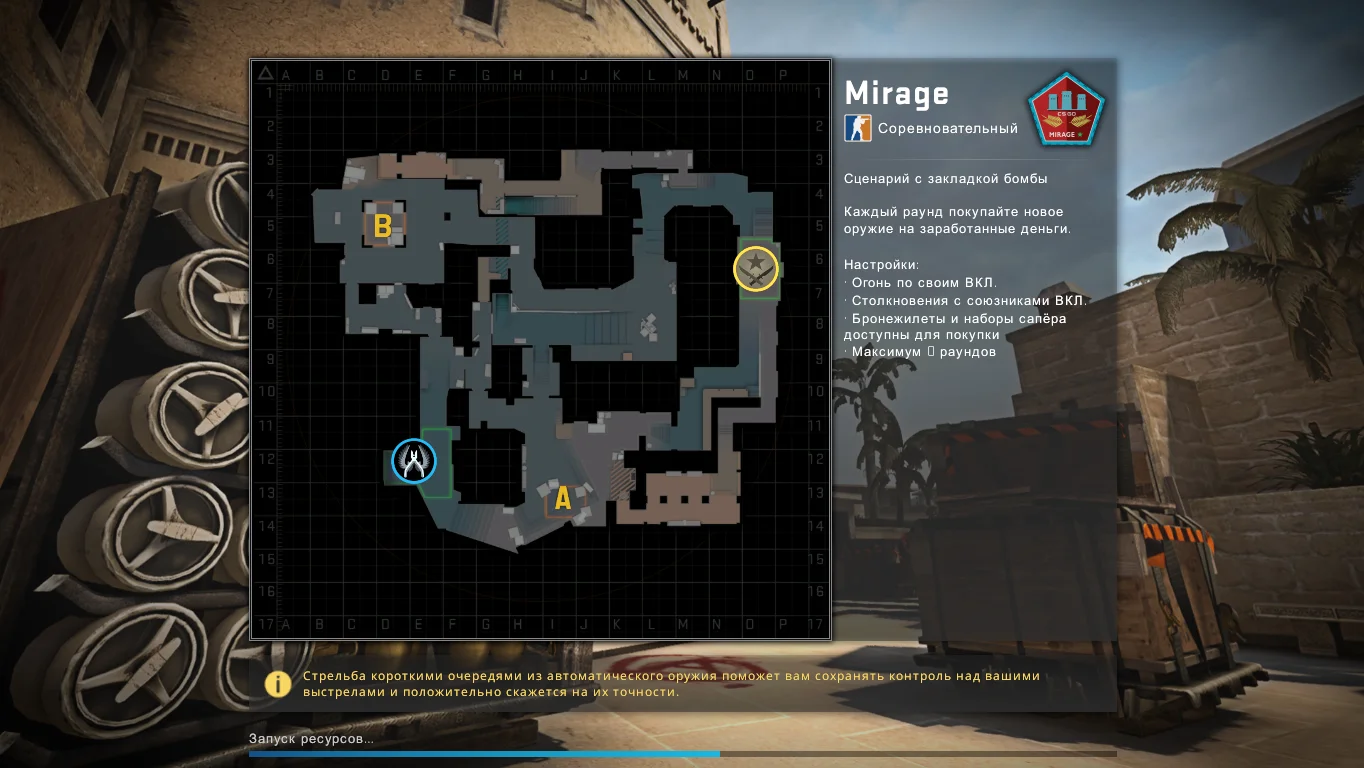Click the bombsite A marker on the map
The height and width of the screenshot is (768, 1364).
[x=562, y=498]
